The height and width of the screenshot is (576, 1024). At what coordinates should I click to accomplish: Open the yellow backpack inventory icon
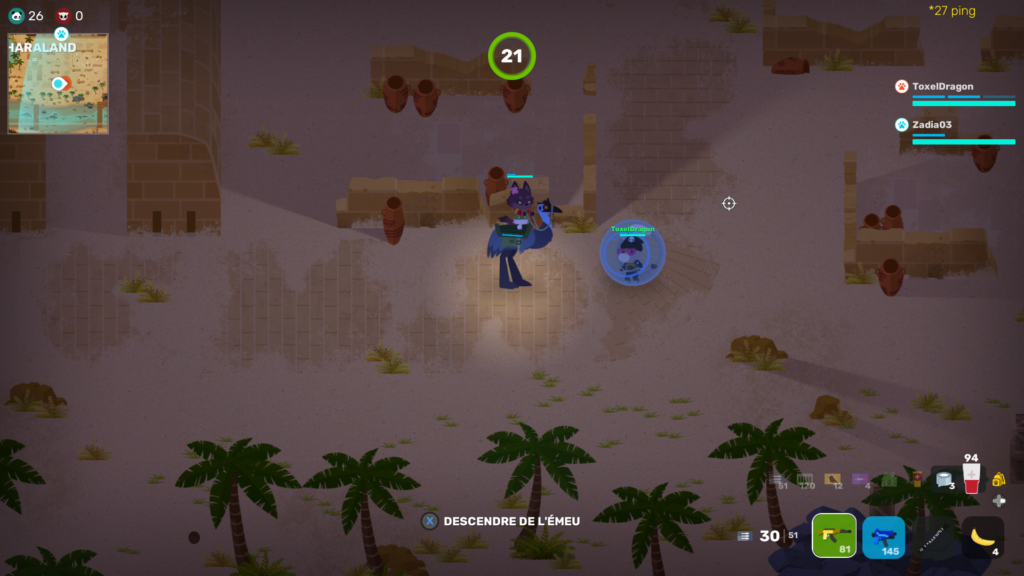pyautogui.click(x=998, y=480)
